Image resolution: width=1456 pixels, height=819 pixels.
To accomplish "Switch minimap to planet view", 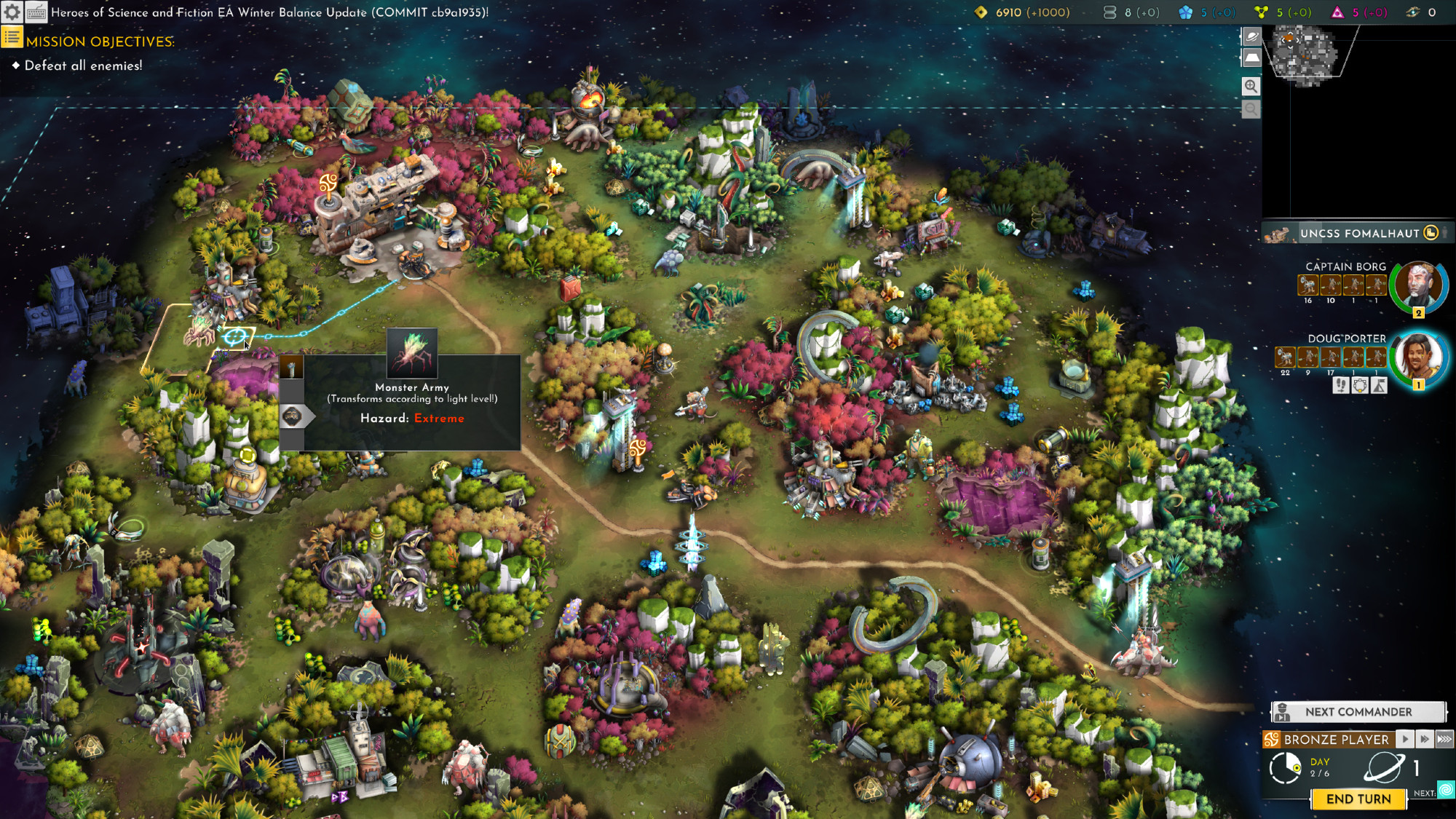I will click(x=1251, y=36).
